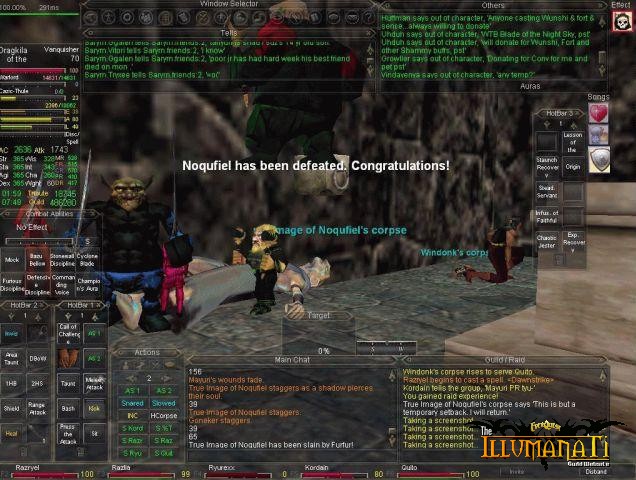The width and height of the screenshot is (636, 480).
Task: Trigger Stonewall Discipline
Action: 62,259
